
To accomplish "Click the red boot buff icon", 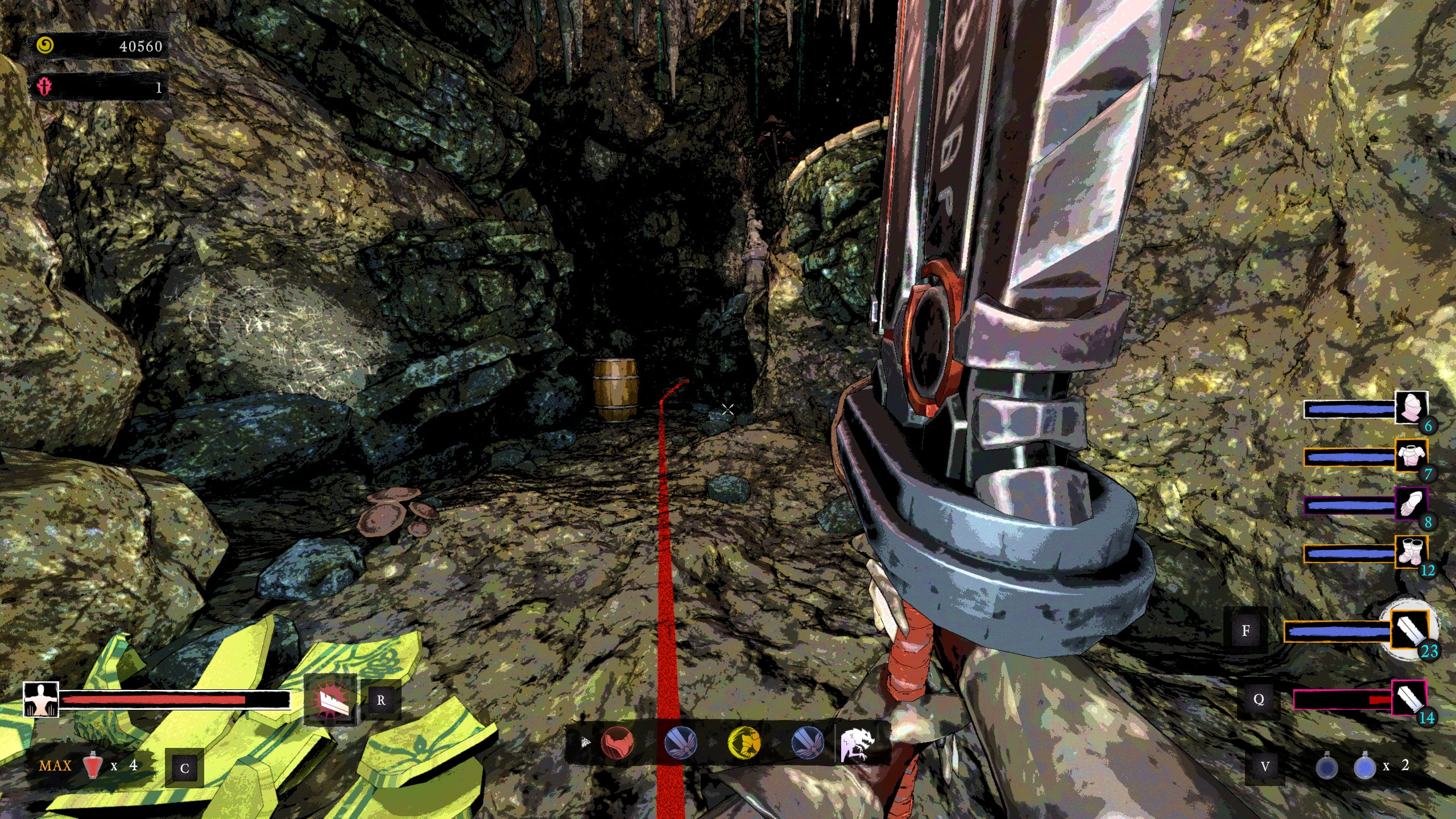I will click(617, 742).
